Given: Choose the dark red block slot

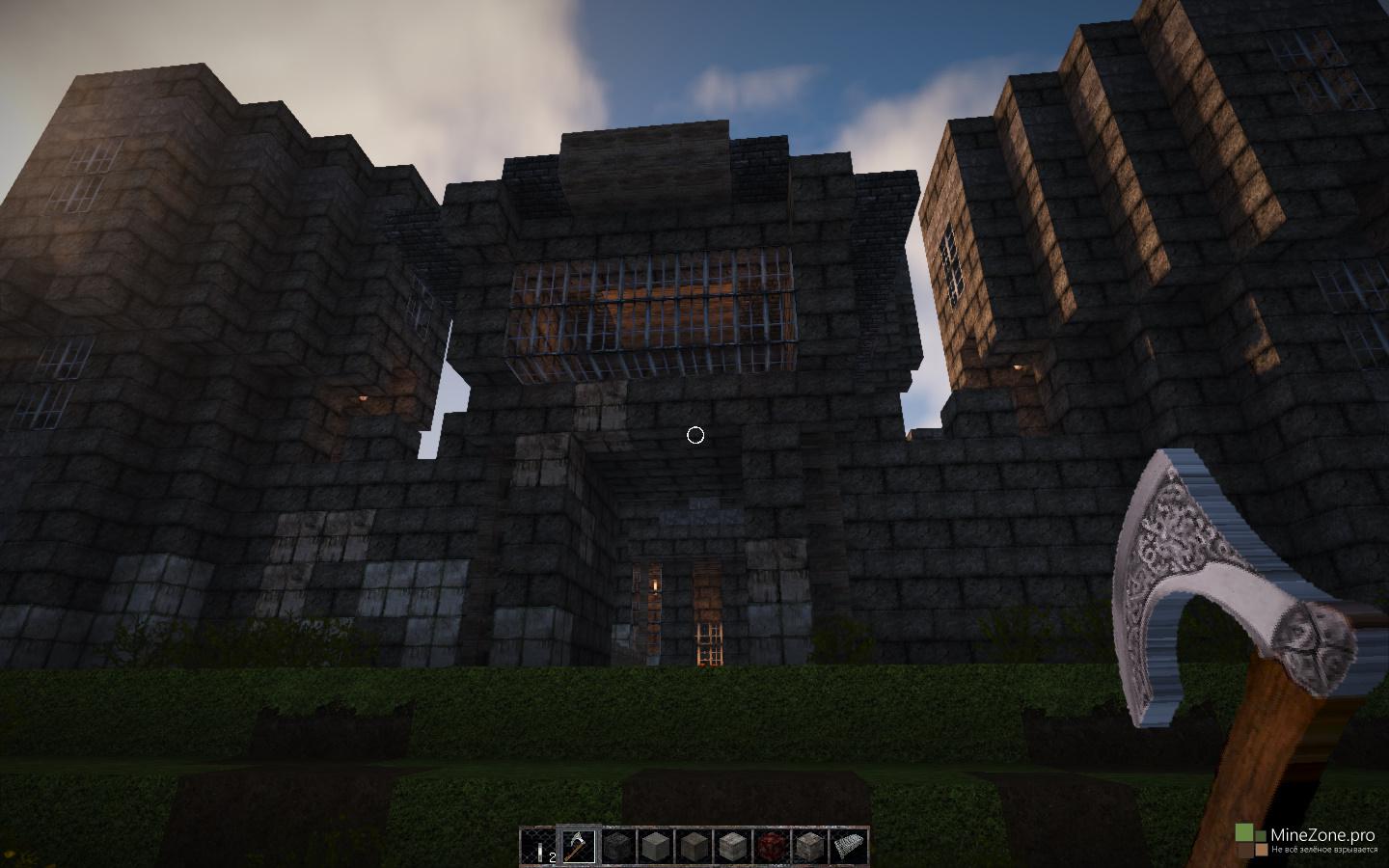Looking at the screenshot, I should coord(771,847).
